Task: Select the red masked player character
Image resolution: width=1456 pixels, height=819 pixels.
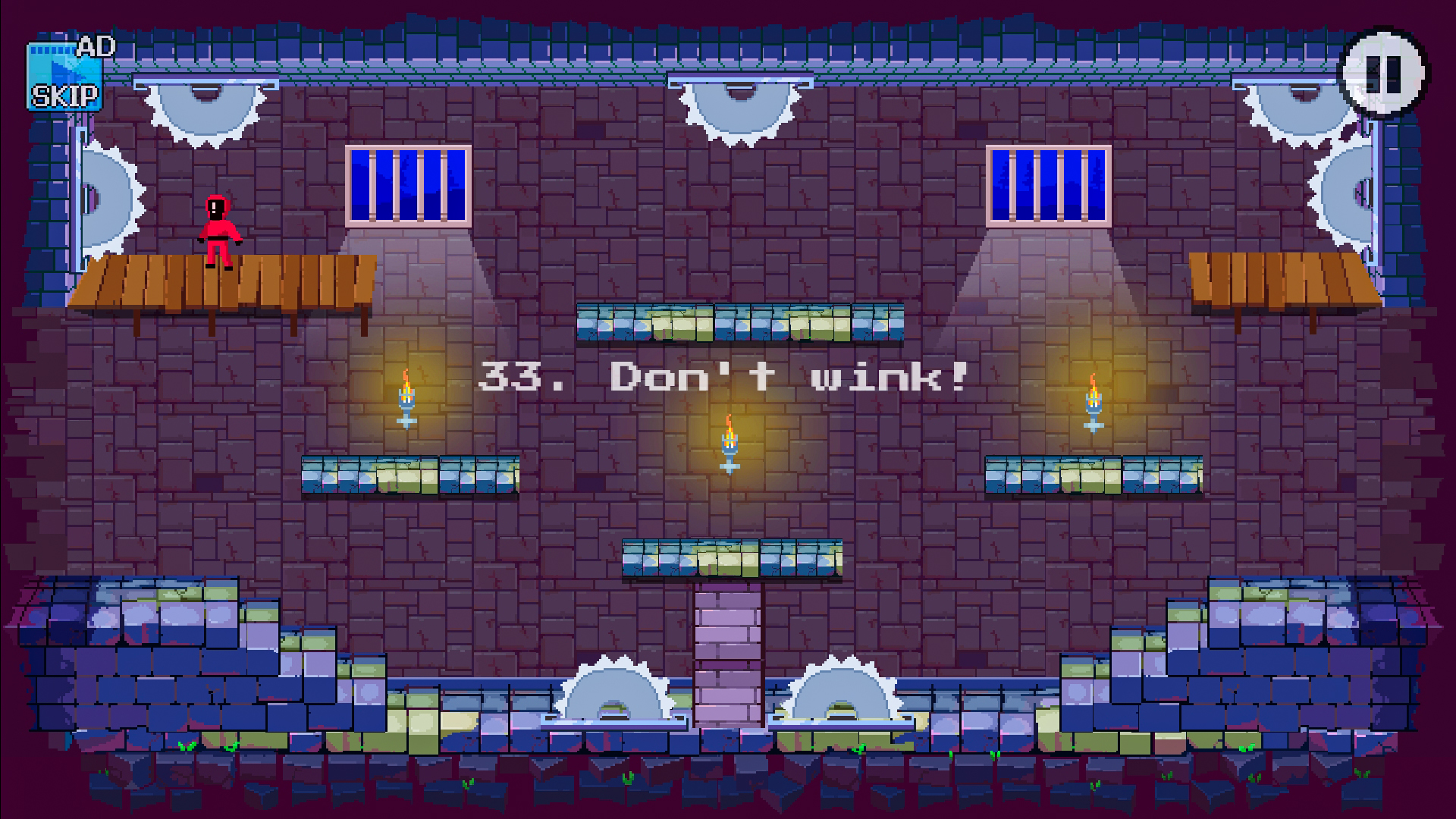Action: pos(218,231)
